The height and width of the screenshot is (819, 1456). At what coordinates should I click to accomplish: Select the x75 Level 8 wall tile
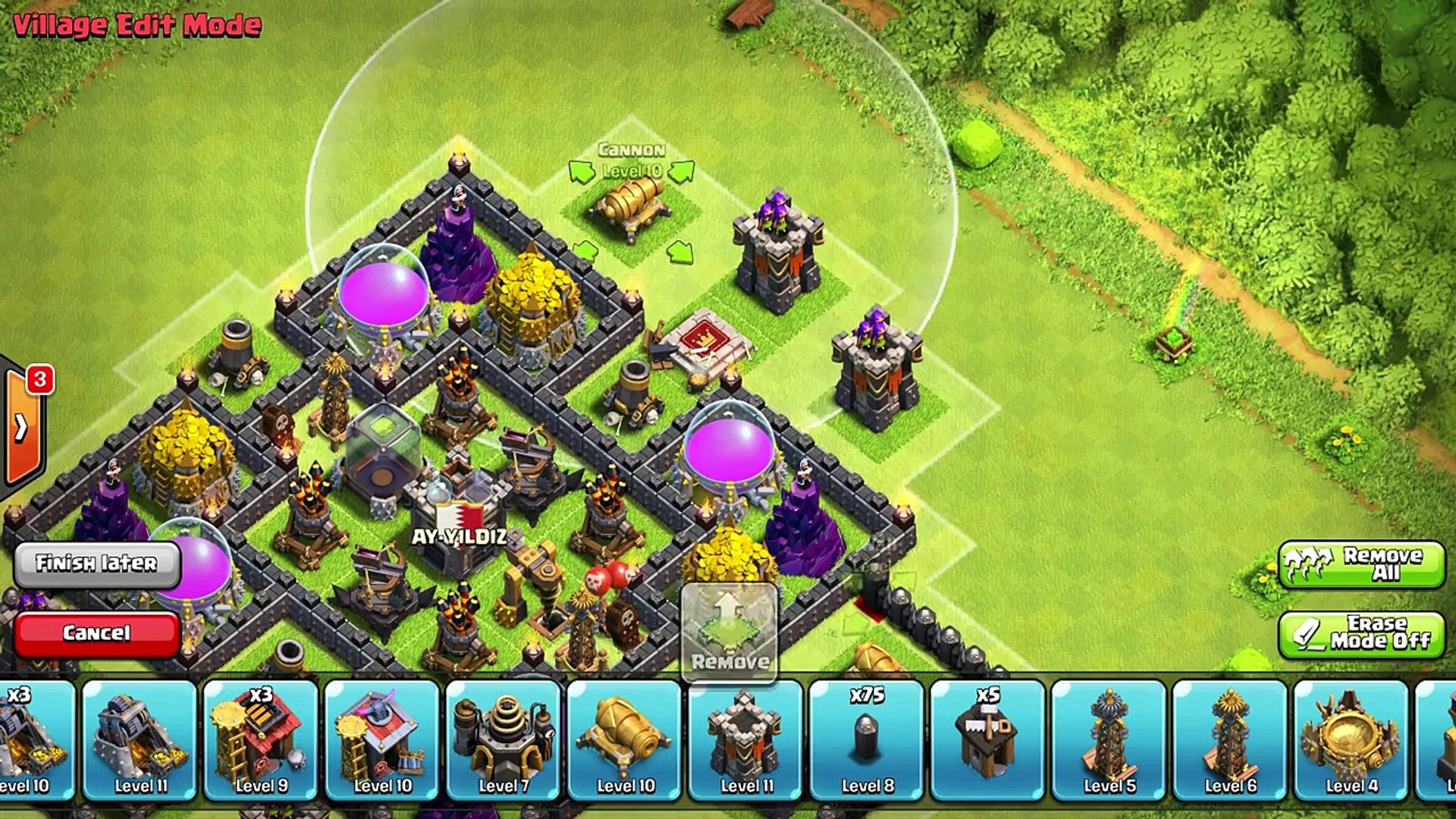click(x=867, y=739)
